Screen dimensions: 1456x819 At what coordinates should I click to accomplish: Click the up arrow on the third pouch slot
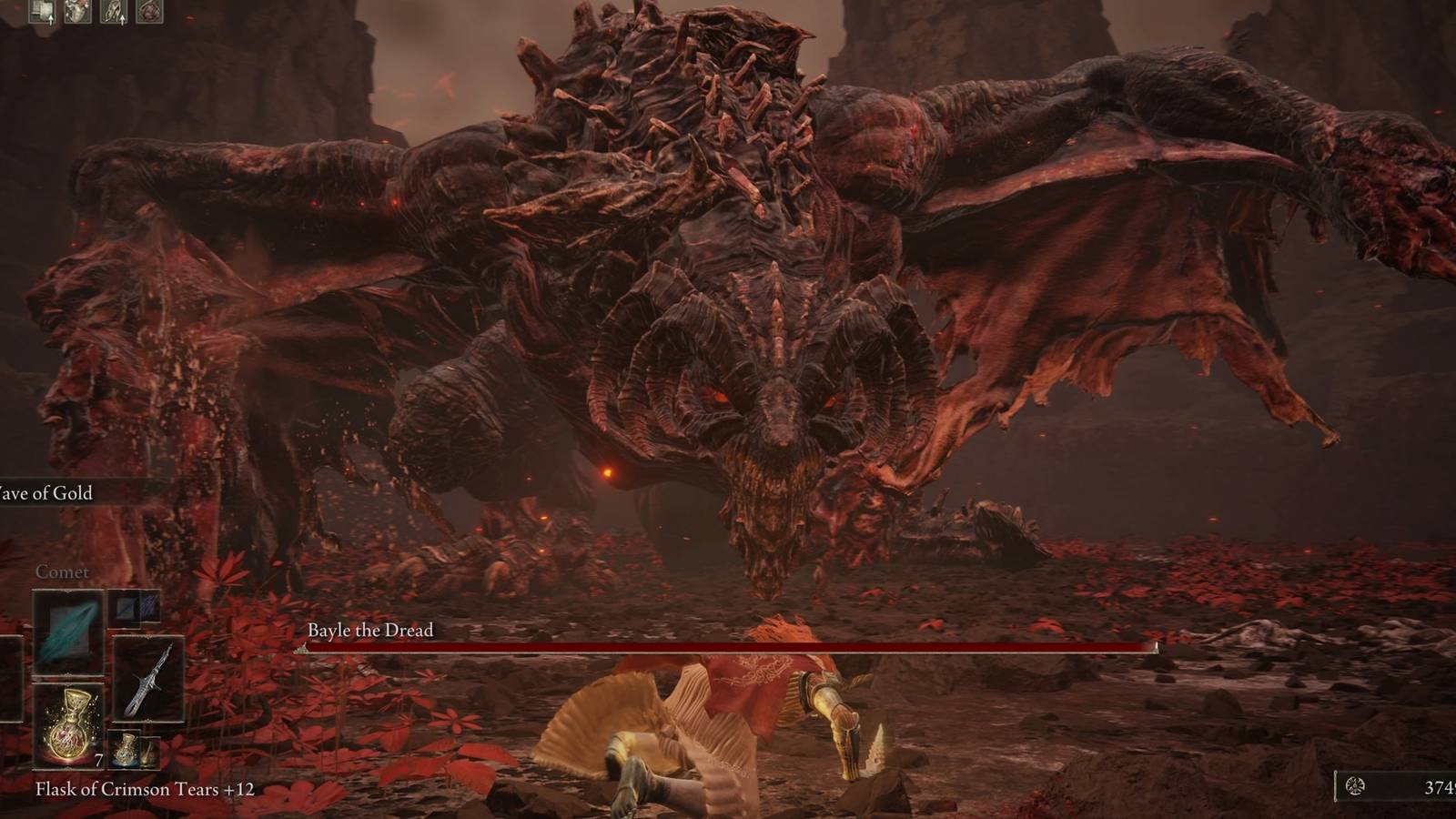123,18
